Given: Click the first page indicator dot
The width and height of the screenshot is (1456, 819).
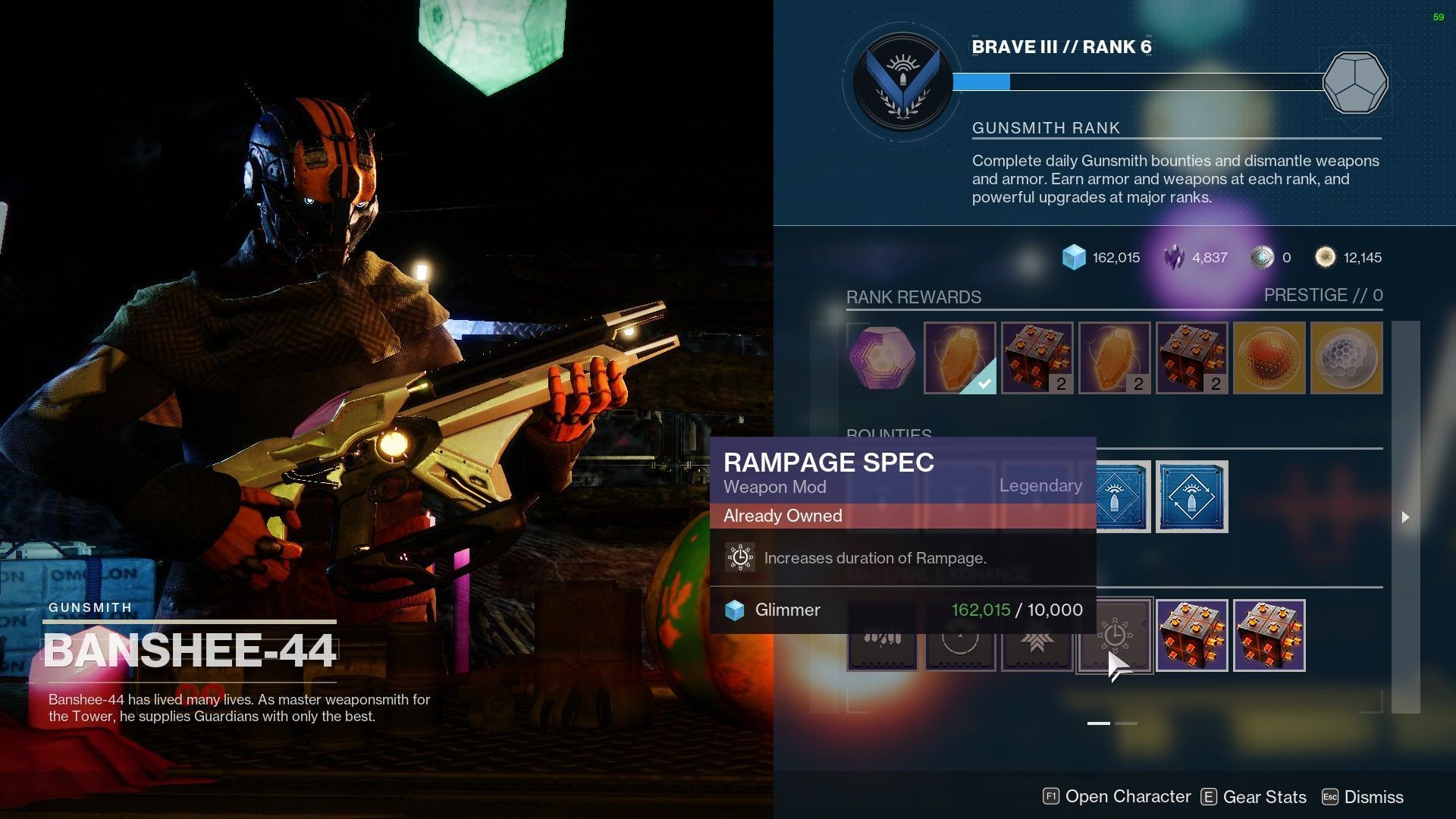Looking at the screenshot, I should [x=1097, y=724].
